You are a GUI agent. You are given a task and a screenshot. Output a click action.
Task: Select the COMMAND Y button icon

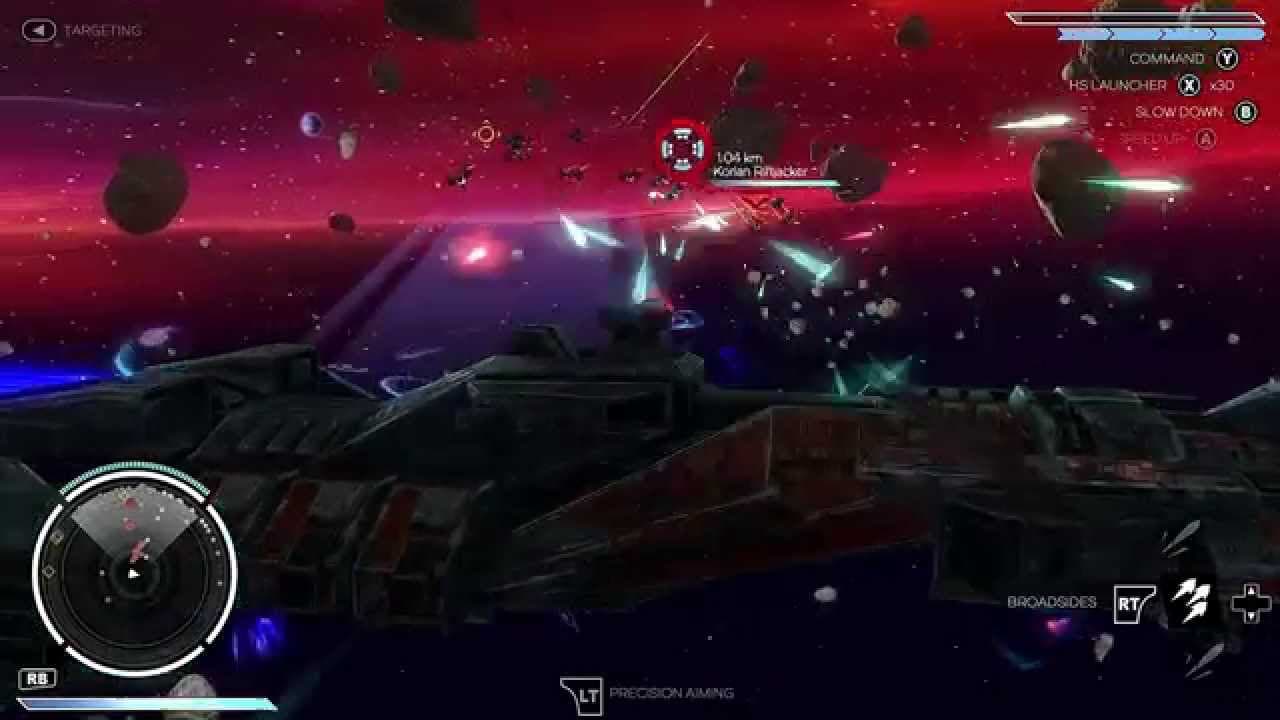[x=1225, y=59]
